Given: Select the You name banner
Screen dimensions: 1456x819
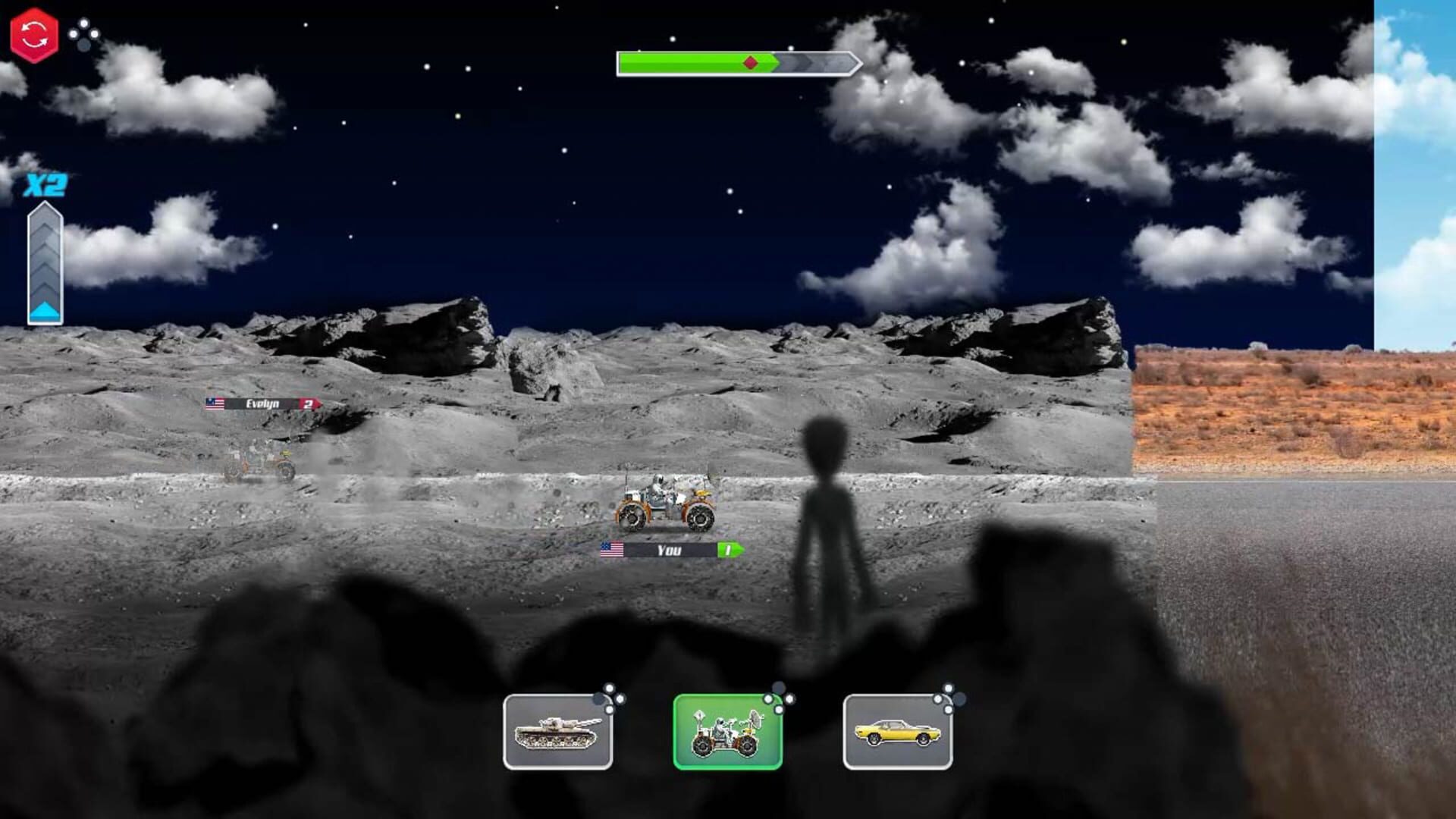Looking at the screenshot, I should pyautogui.click(x=666, y=551).
